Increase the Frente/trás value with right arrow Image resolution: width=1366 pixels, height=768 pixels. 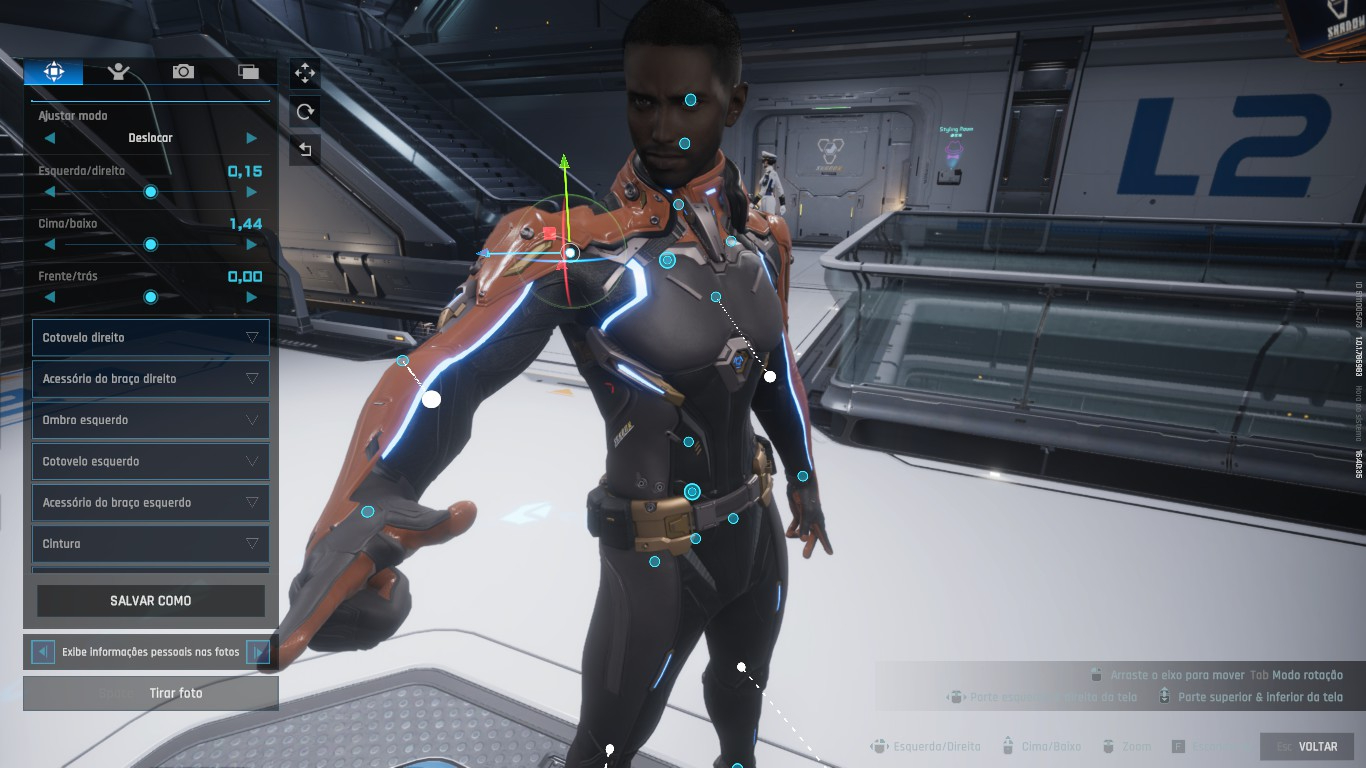[251, 297]
